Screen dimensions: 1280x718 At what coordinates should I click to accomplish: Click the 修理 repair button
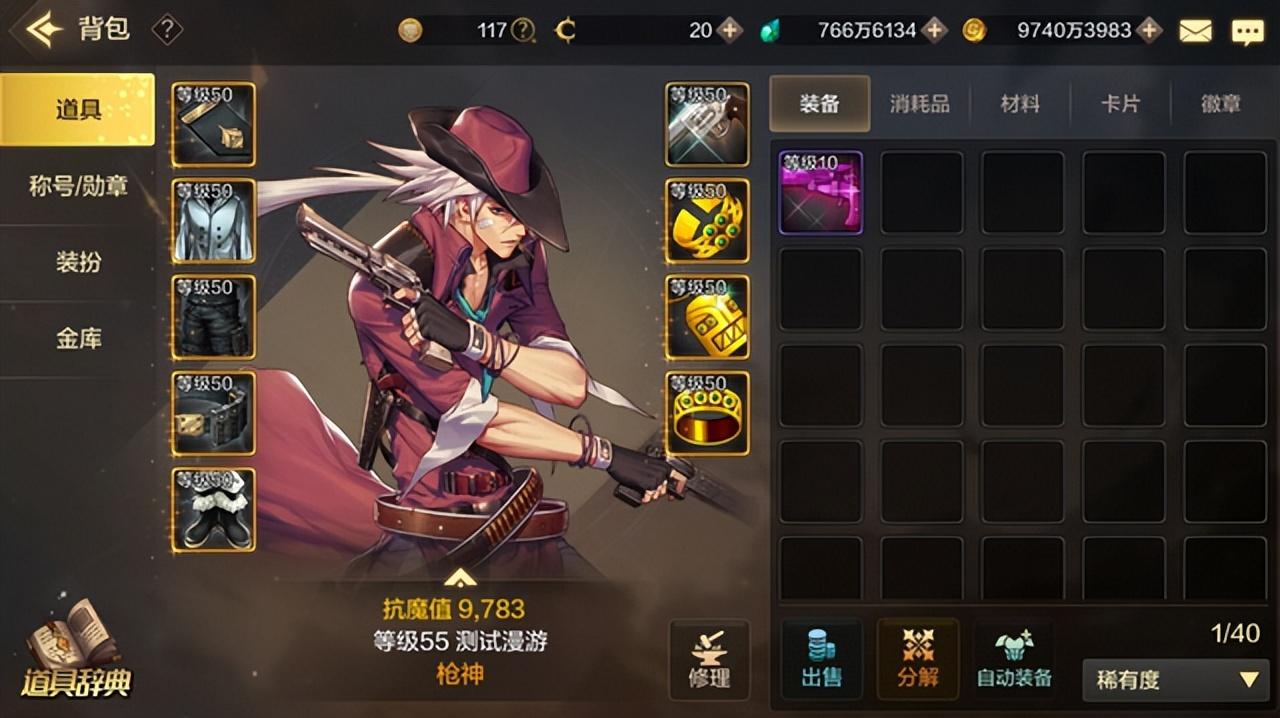coord(709,660)
